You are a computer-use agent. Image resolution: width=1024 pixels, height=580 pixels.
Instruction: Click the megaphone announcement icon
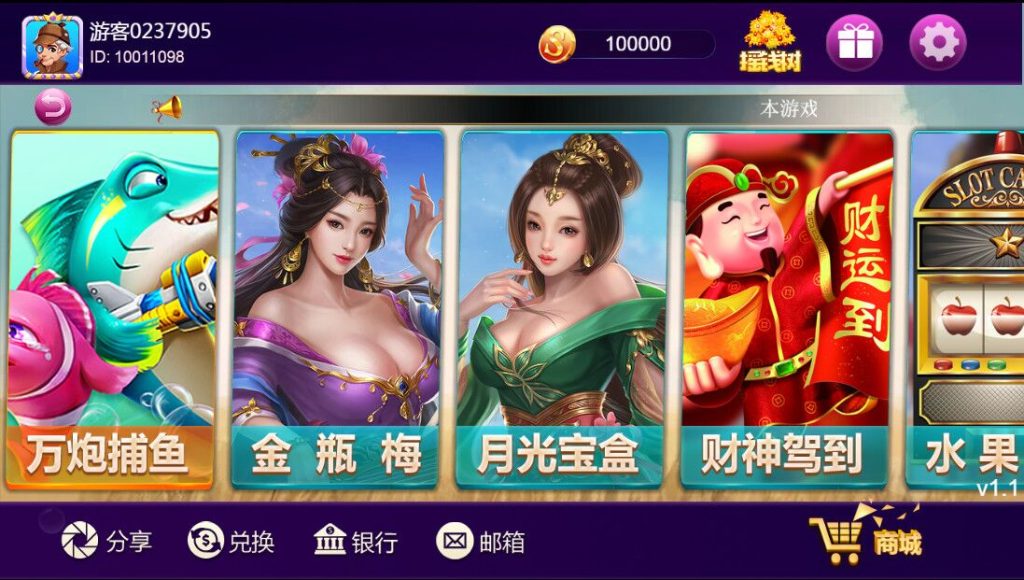point(167,108)
